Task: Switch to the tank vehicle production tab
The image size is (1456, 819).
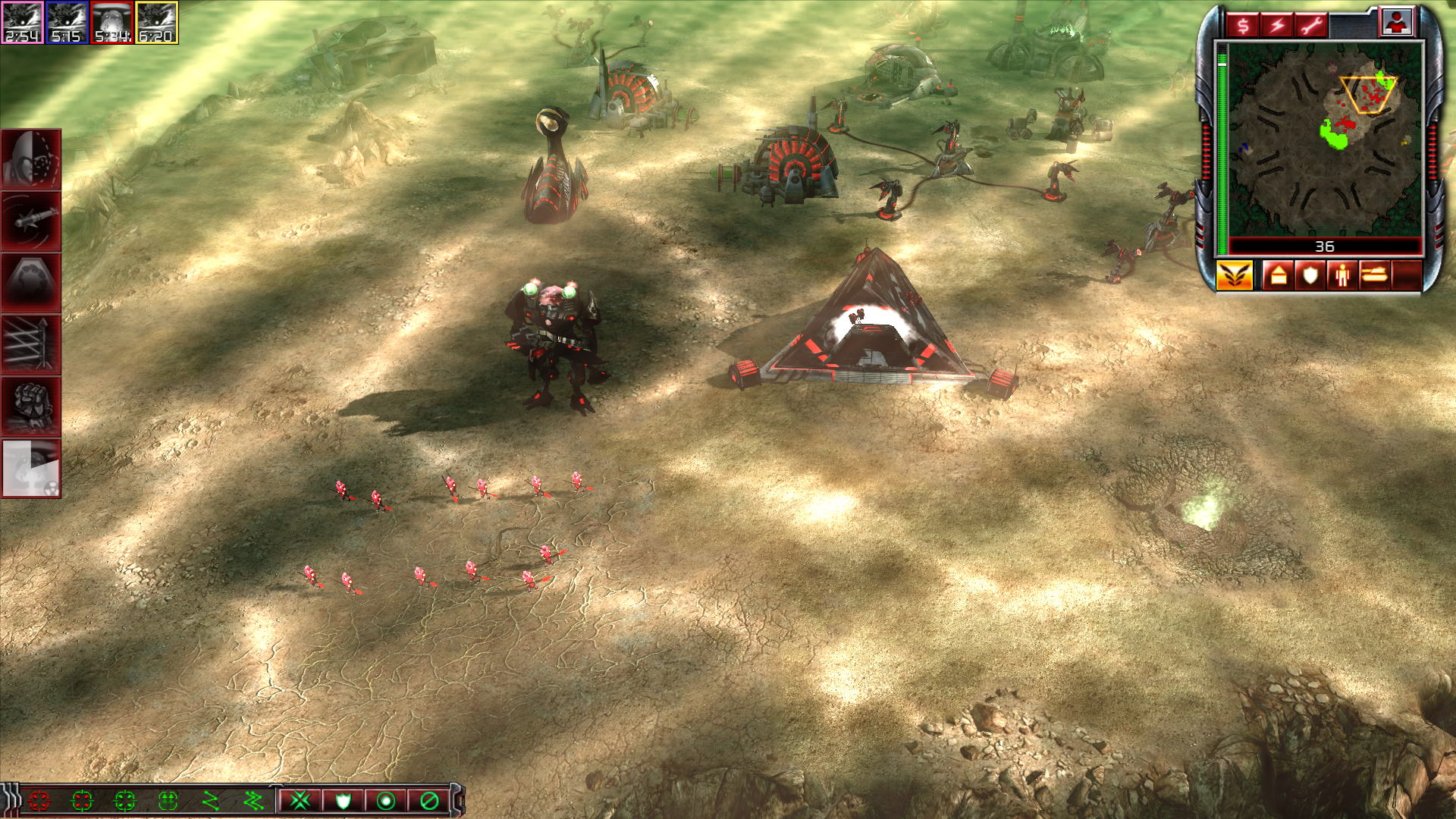Action: (1374, 275)
